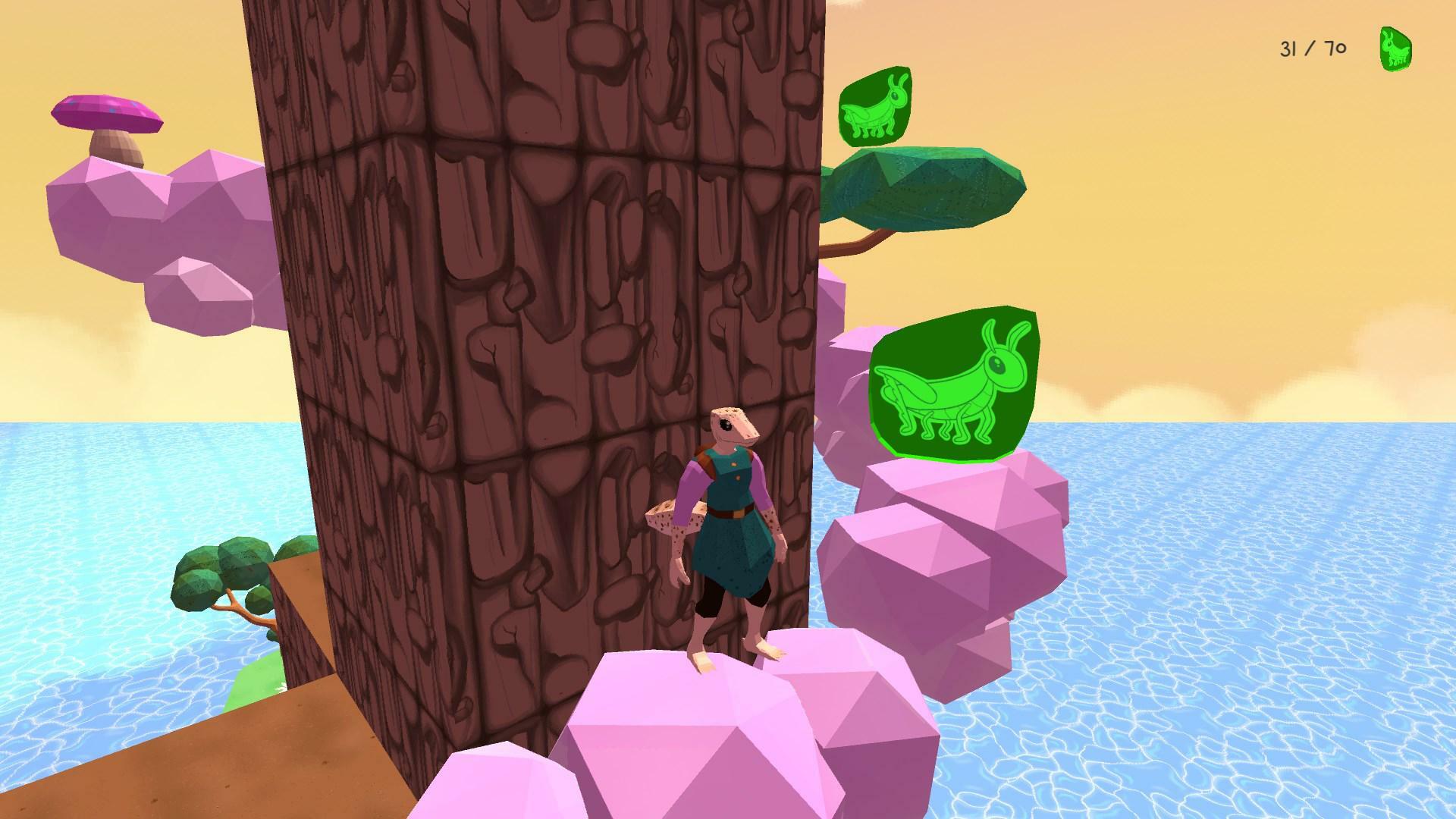The width and height of the screenshot is (1456, 819).
Task: Click the orange sky near the horizon clouds
Action: tap(1213, 394)
